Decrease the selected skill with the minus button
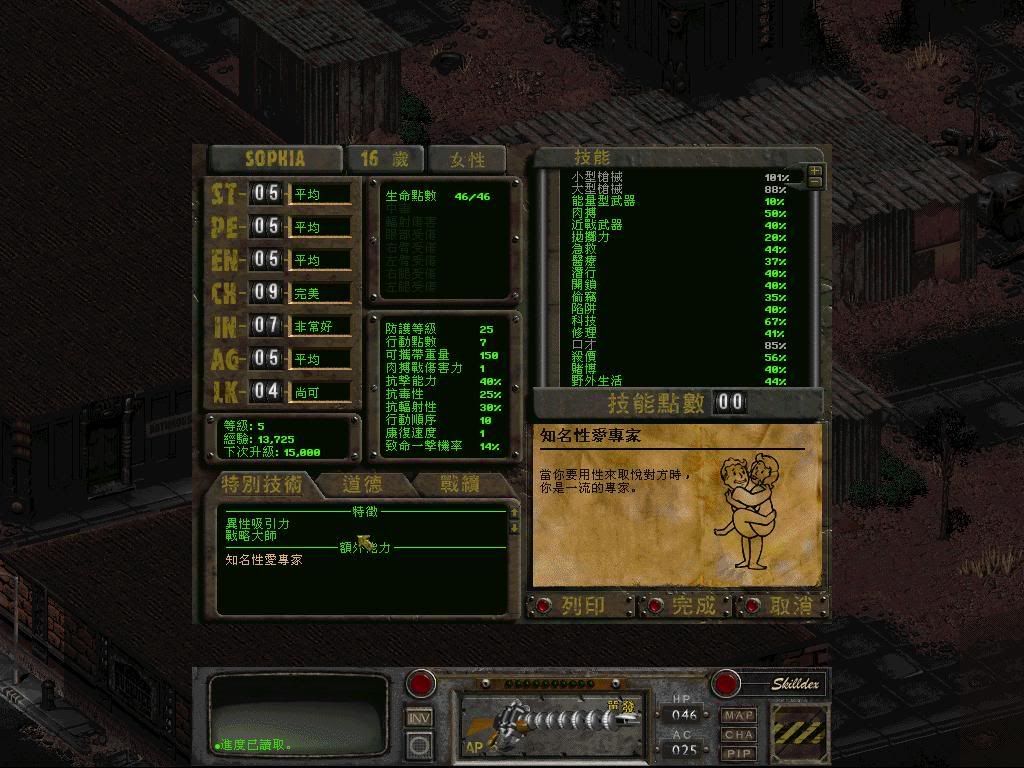Image resolution: width=1024 pixels, height=768 pixels. 815,183
